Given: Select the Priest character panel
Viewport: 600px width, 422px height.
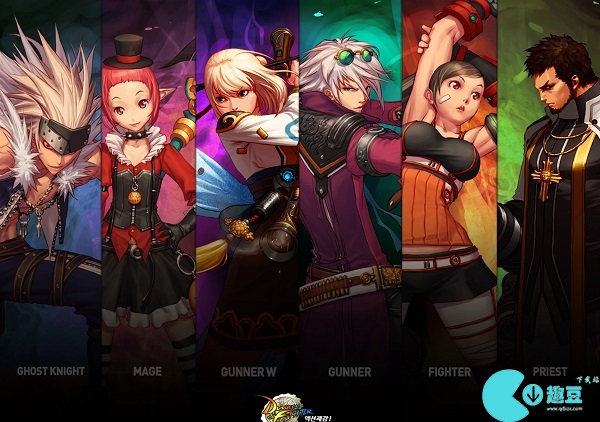Looking at the screenshot, I should coord(548,200).
